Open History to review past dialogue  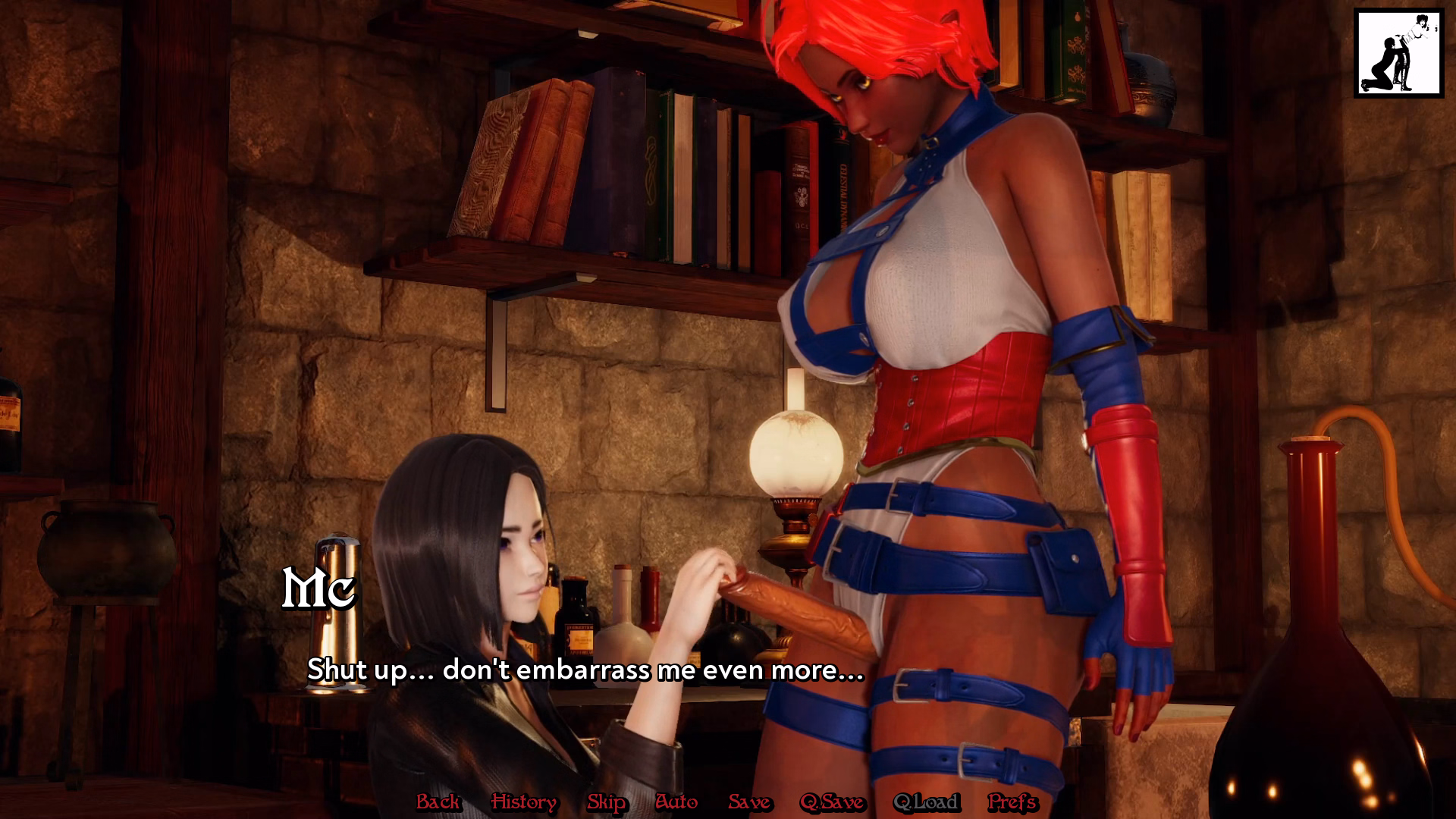click(525, 802)
